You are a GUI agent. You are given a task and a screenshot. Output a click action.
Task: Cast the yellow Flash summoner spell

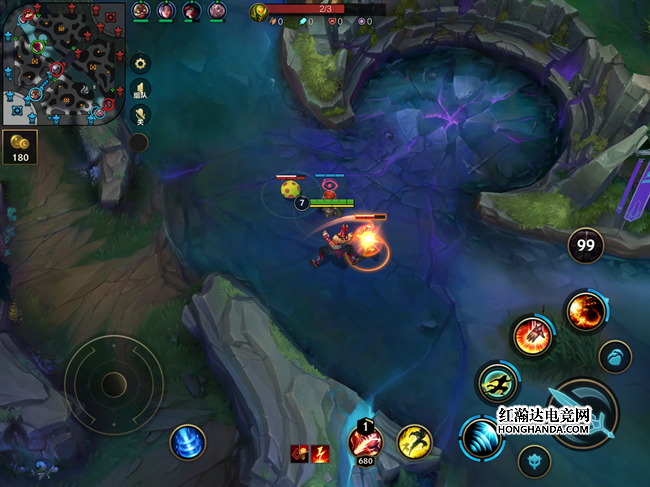pyautogui.click(x=414, y=441)
